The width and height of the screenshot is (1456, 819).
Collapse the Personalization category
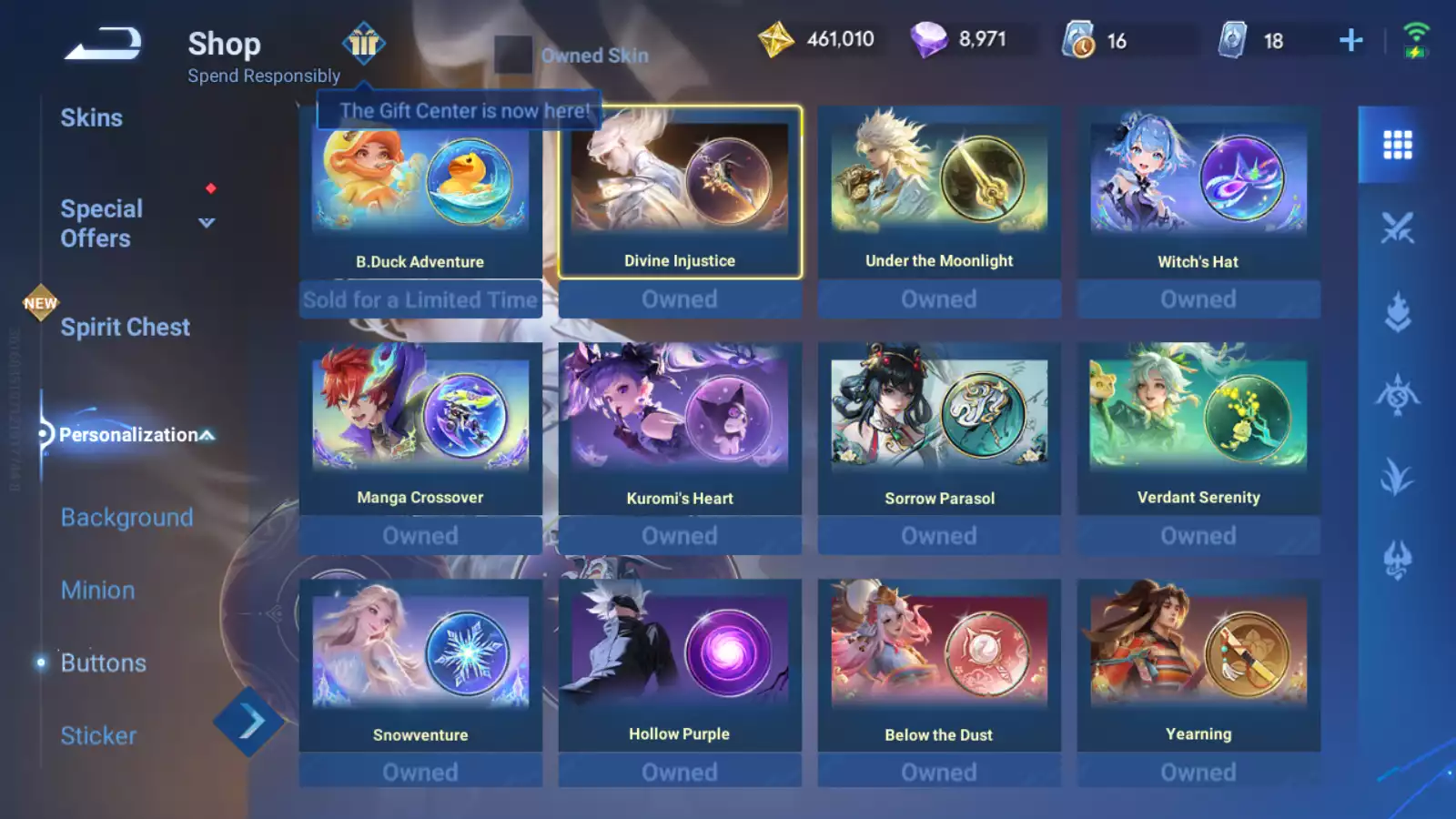pyautogui.click(x=207, y=435)
